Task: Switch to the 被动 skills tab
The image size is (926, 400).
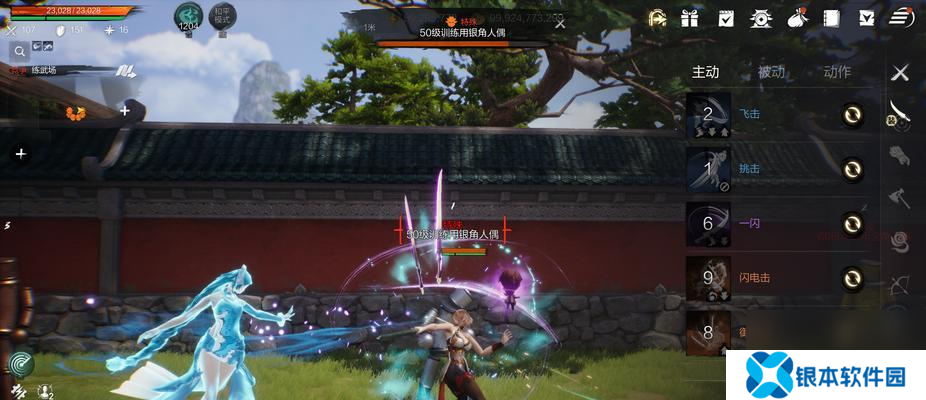Action: (771, 72)
